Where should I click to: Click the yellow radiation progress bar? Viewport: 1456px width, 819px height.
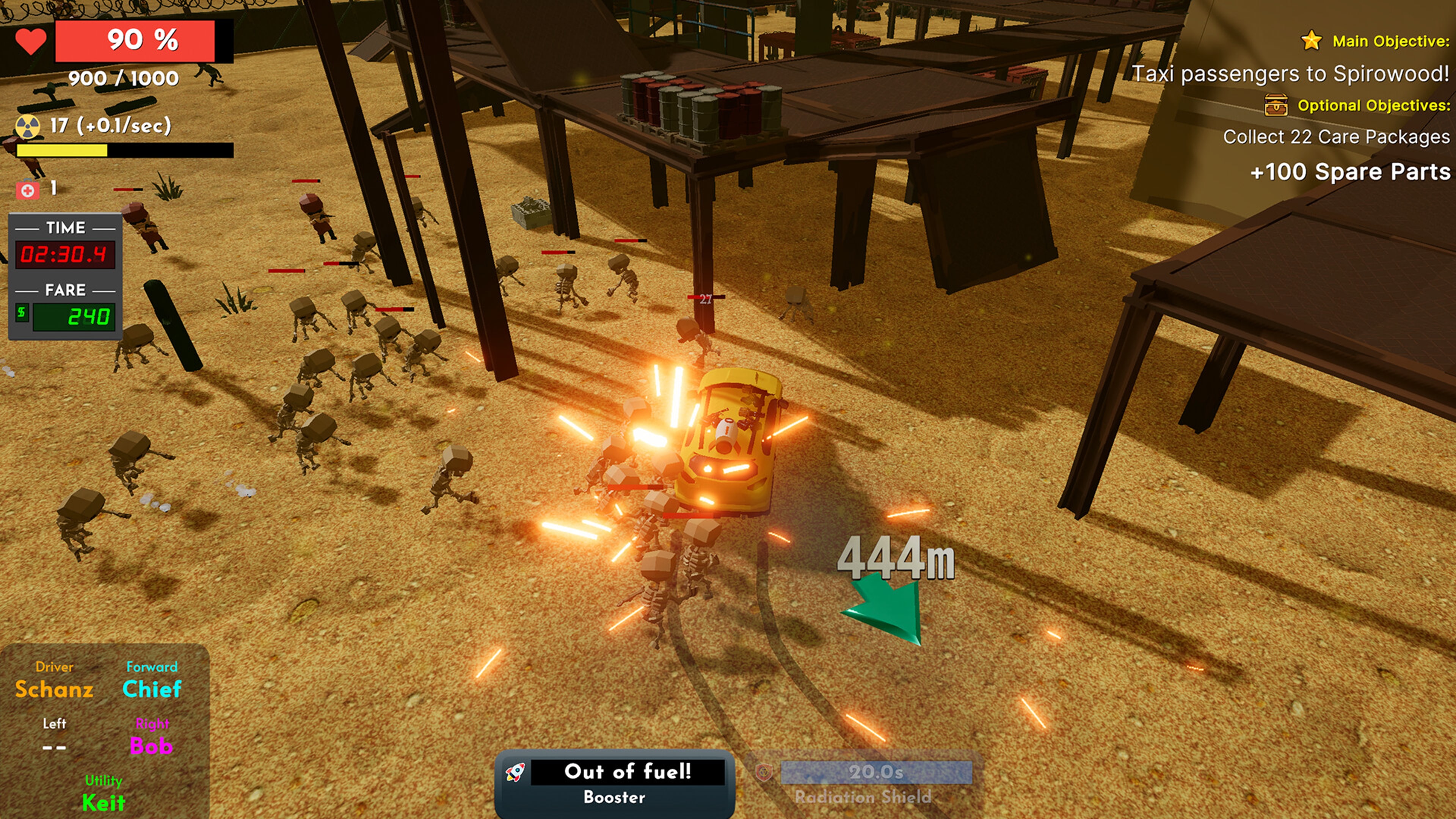pyautogui.click(x=62, y=151)
